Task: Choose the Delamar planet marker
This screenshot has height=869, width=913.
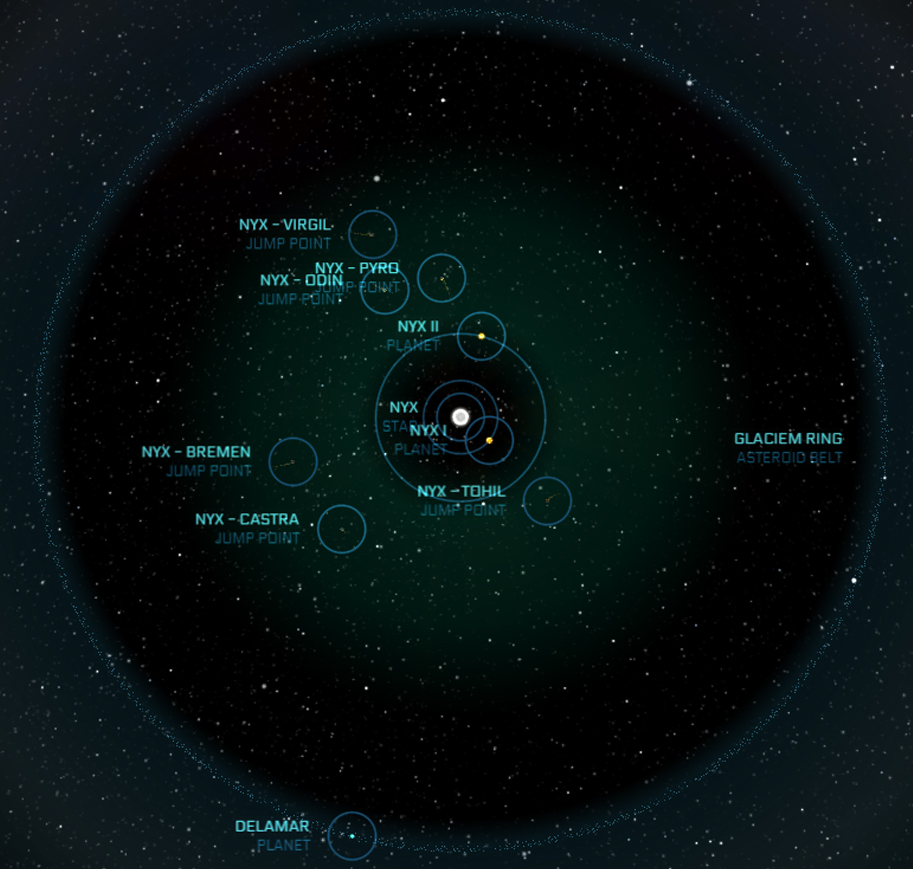Action: pos(352,836)
